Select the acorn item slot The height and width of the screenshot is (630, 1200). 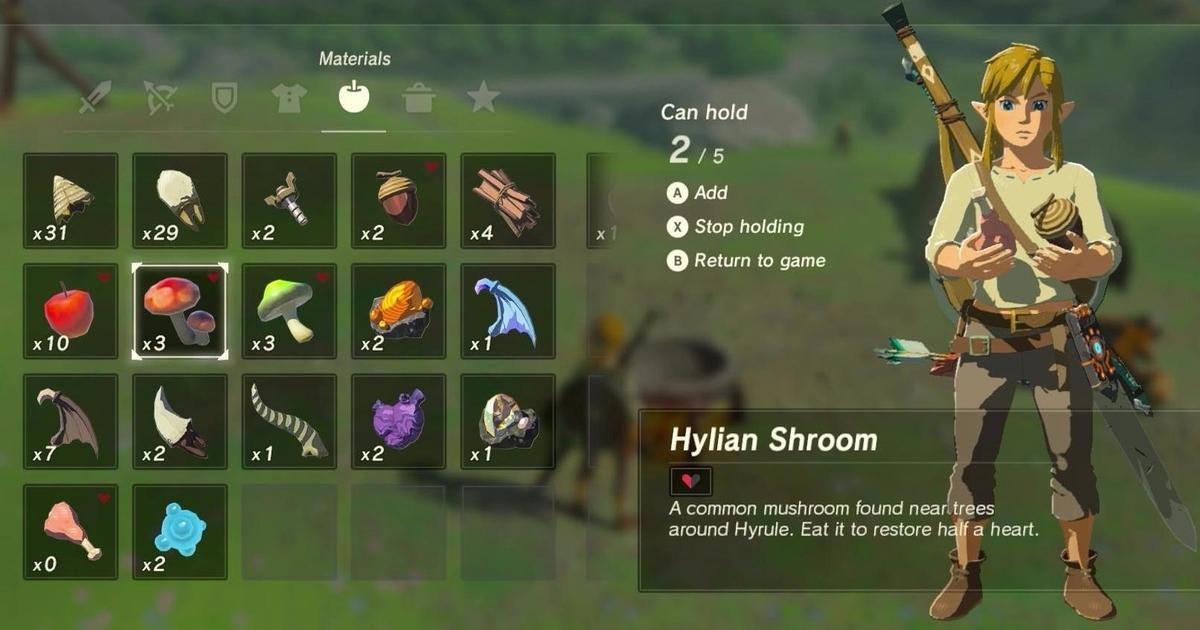[x=398, y=201]
